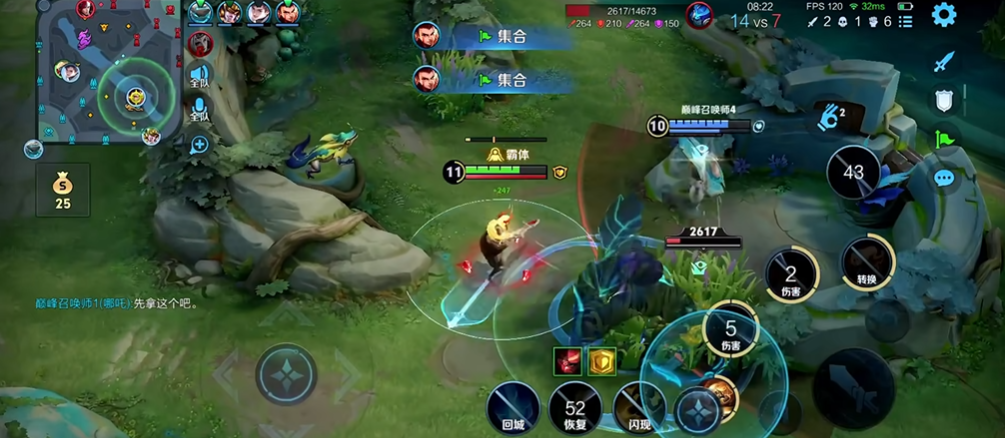The image size is (1005, 438).
Task: Toggle the 全队 microphone button
Action: (x=200, y=110)
